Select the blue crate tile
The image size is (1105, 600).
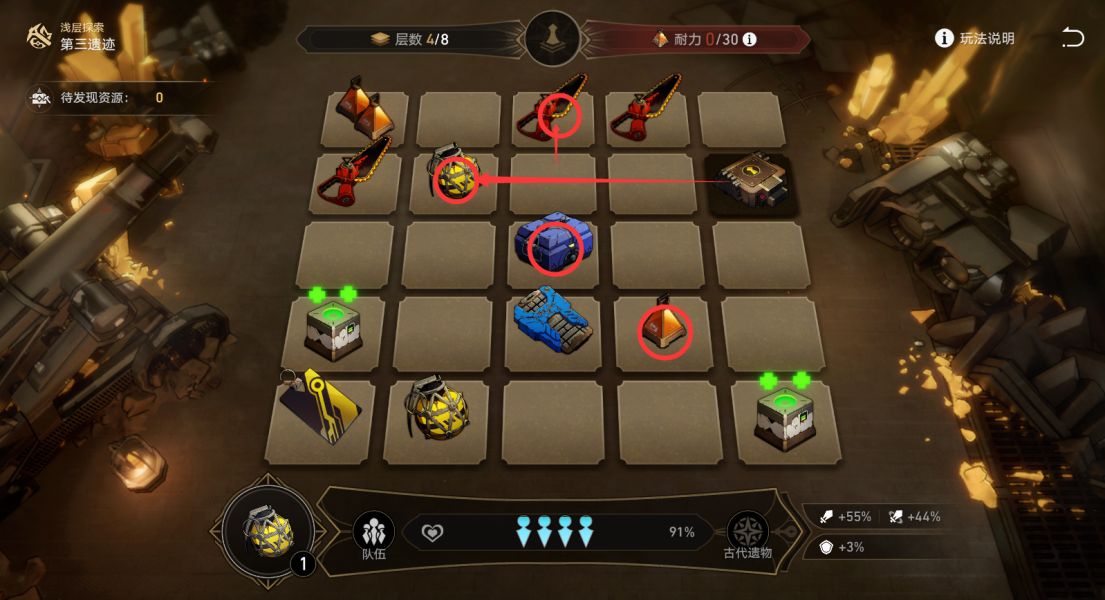pos(554,245)
